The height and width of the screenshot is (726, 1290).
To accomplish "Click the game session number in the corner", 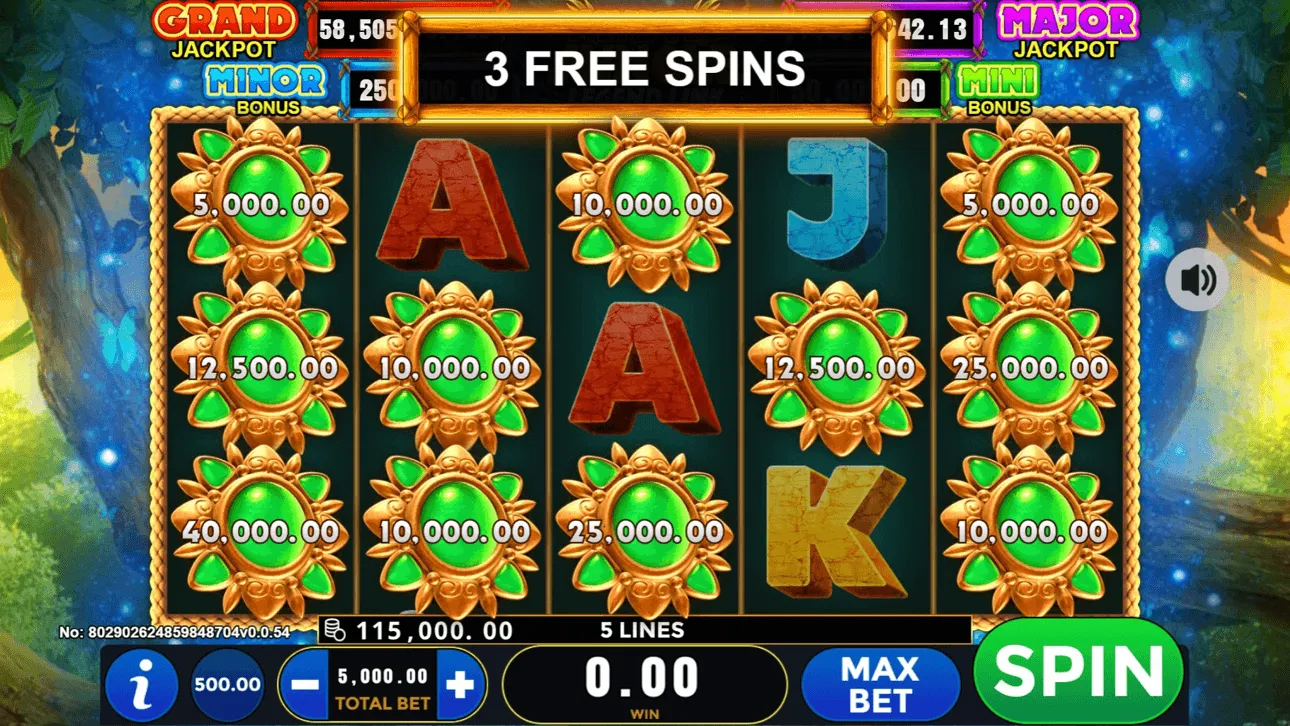I will tap(175, 633).
